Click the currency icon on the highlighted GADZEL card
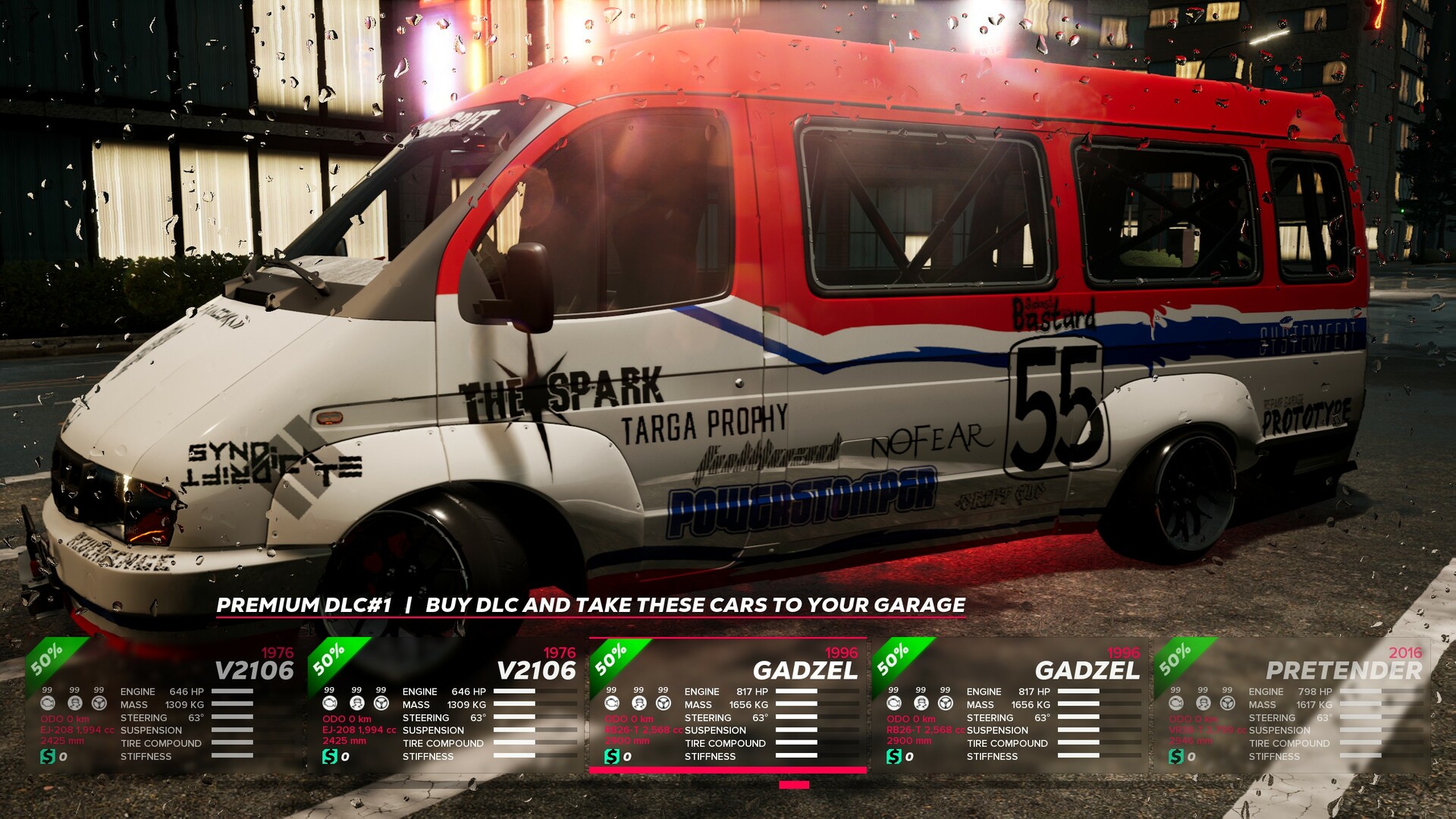 [x=613, y=755]
